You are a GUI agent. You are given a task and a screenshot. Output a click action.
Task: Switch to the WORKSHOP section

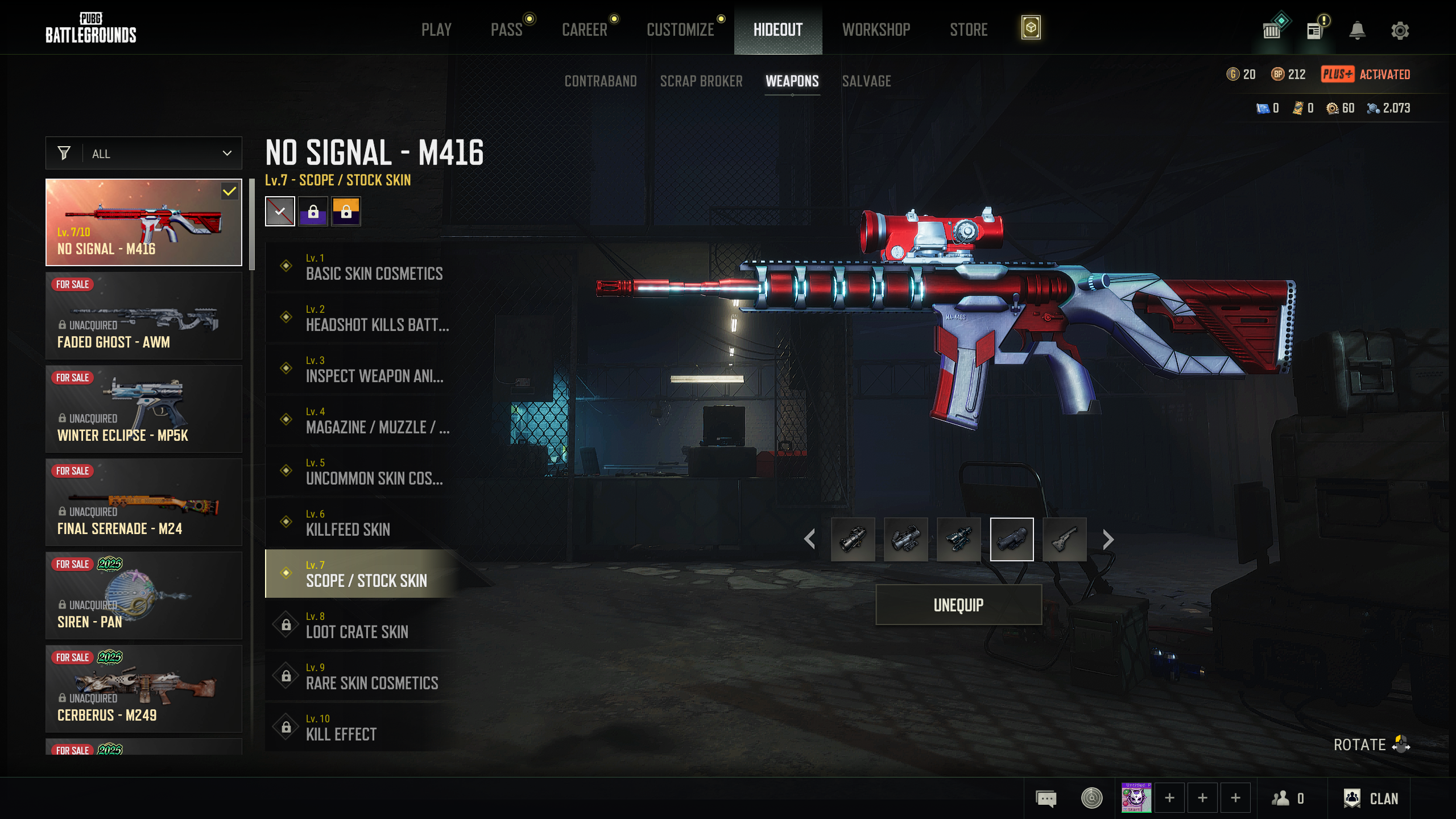[x=876, y=30]
